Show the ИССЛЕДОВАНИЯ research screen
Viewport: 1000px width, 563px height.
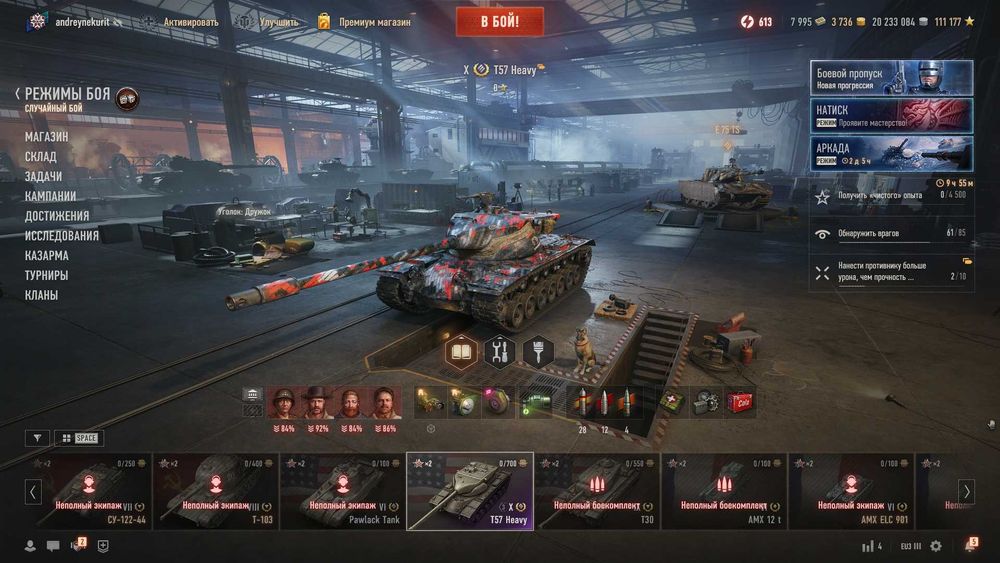pos(62,236)
